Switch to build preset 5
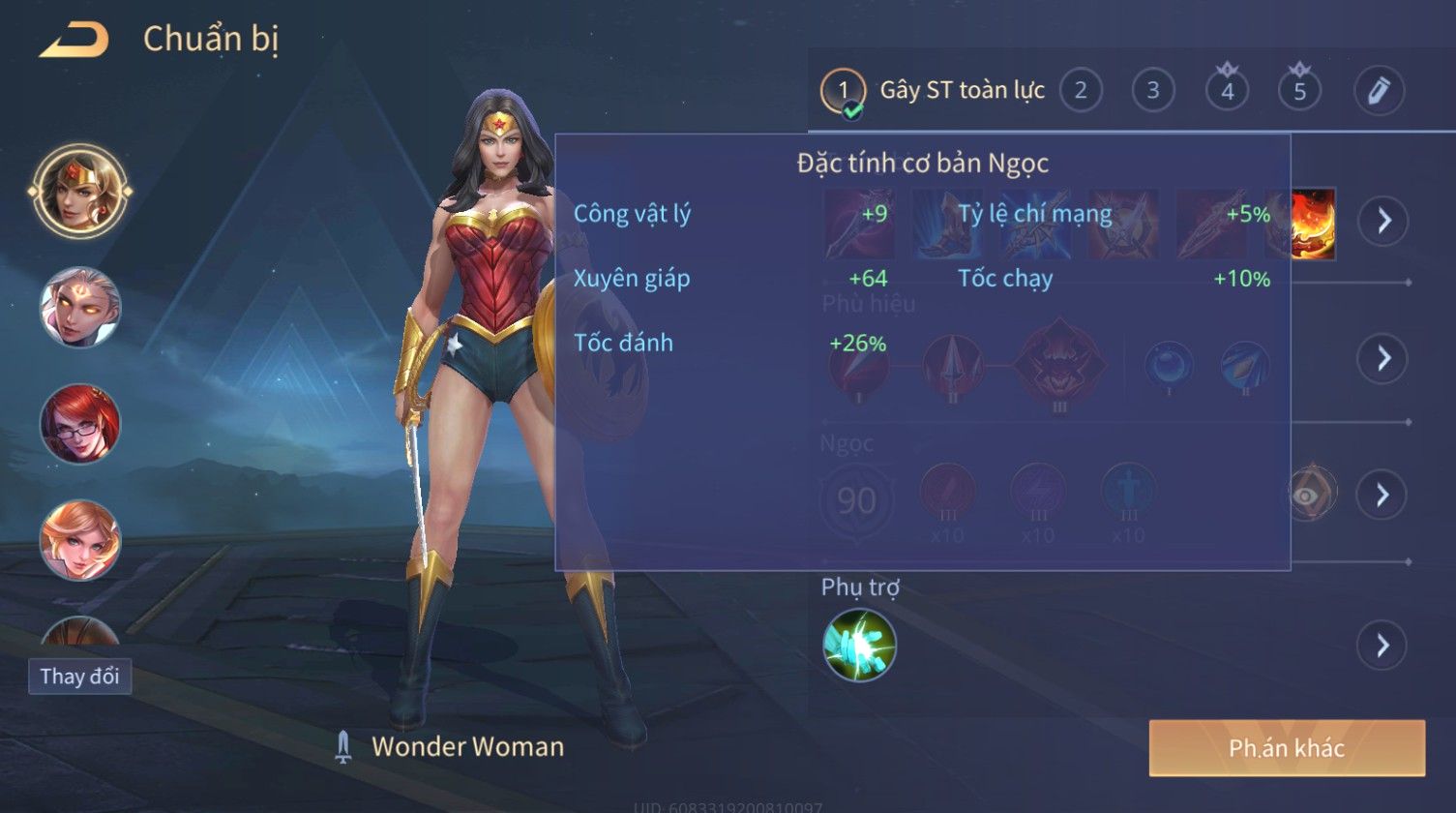This screenshot has width=1456, height=813. [1299, 91]
